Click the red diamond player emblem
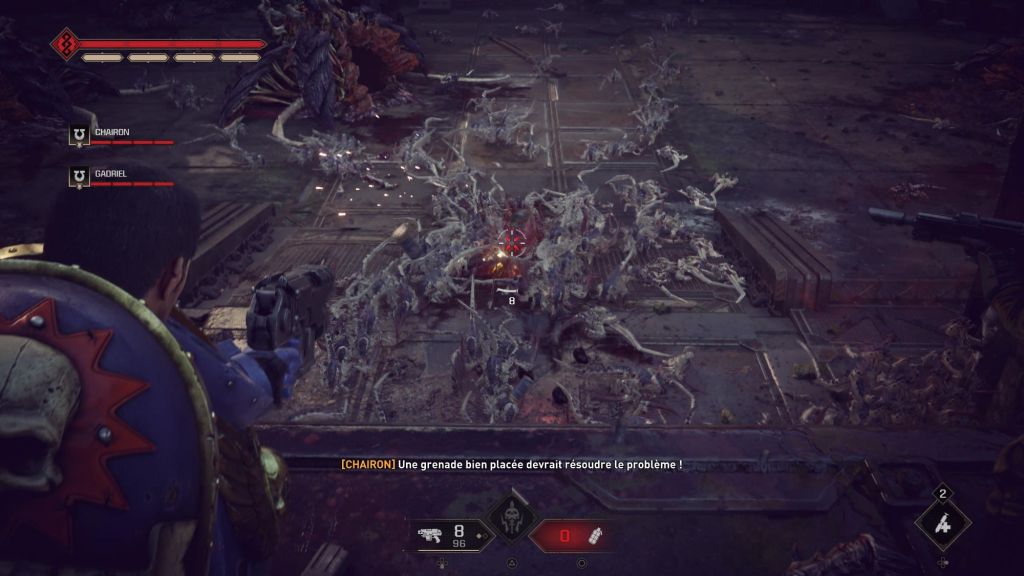This screenshot has height=576, width=1024. tap(66, 44)
